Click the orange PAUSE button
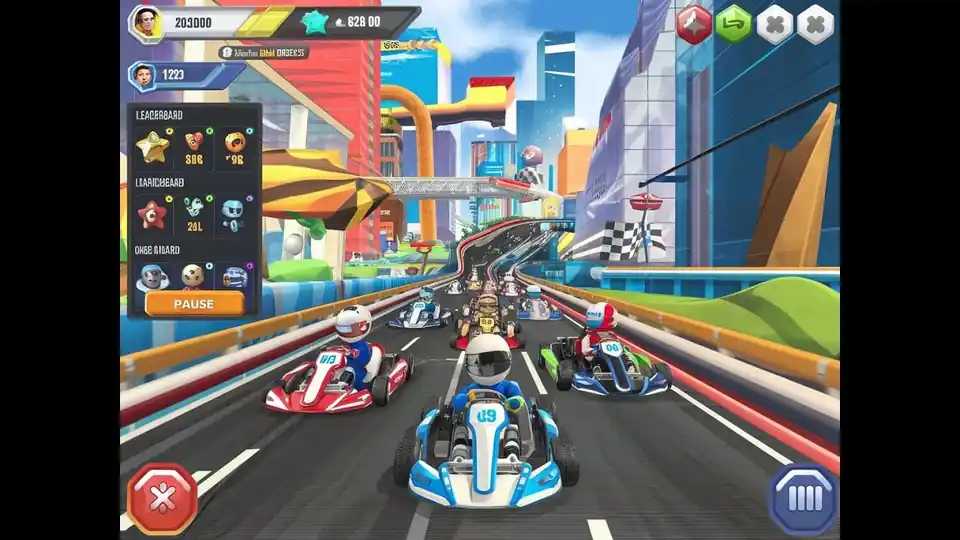 pos(194,303)
